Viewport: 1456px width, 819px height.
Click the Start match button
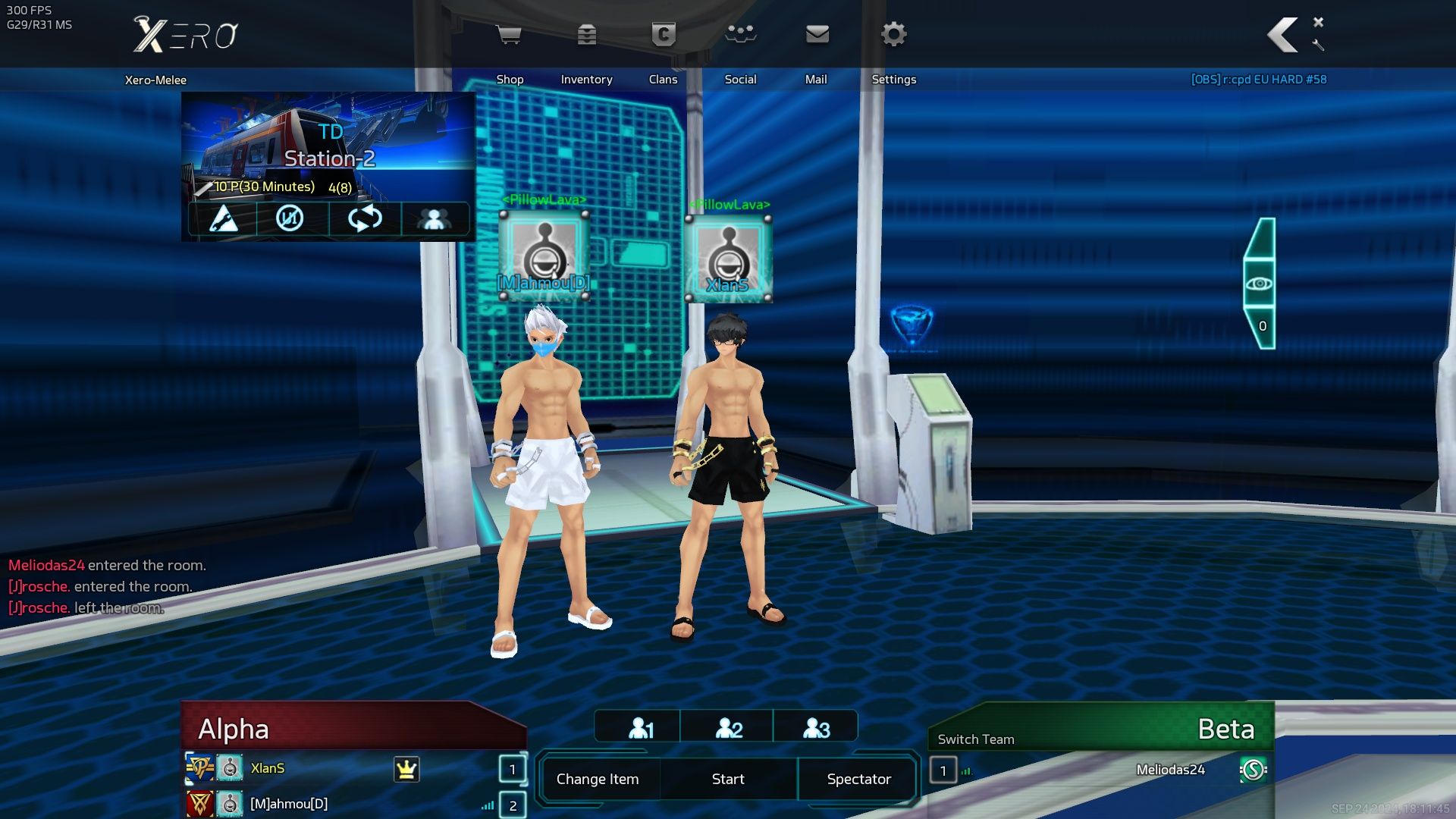pos(728,779)
